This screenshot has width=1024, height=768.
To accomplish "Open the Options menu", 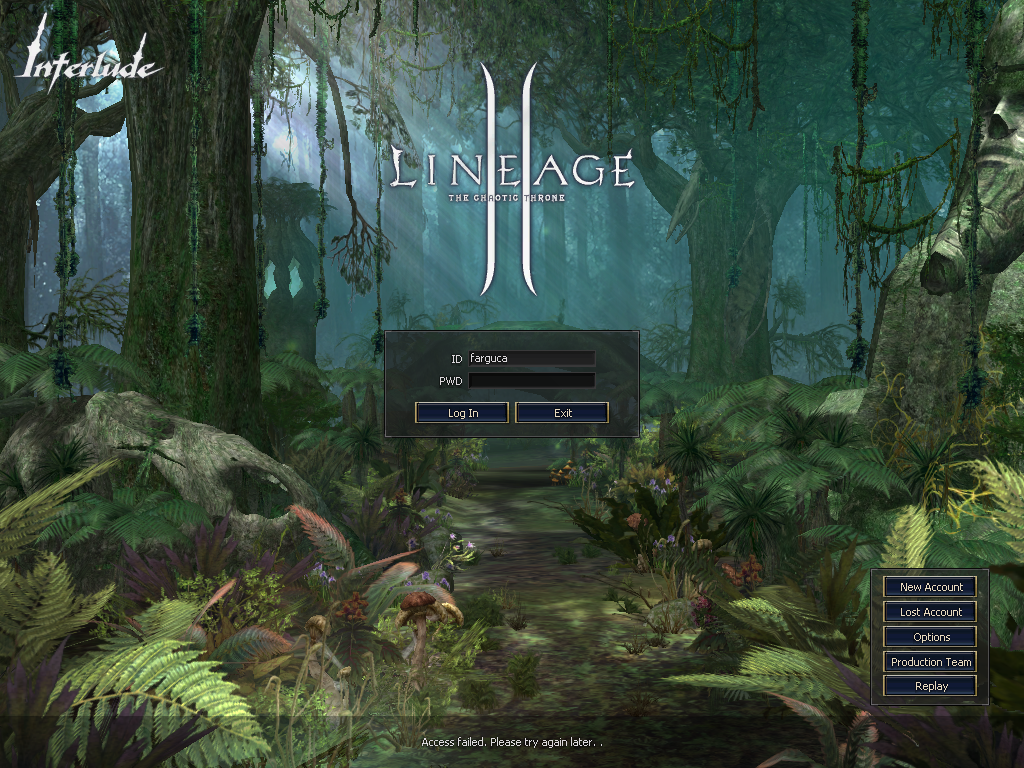I will coord(931,637).
